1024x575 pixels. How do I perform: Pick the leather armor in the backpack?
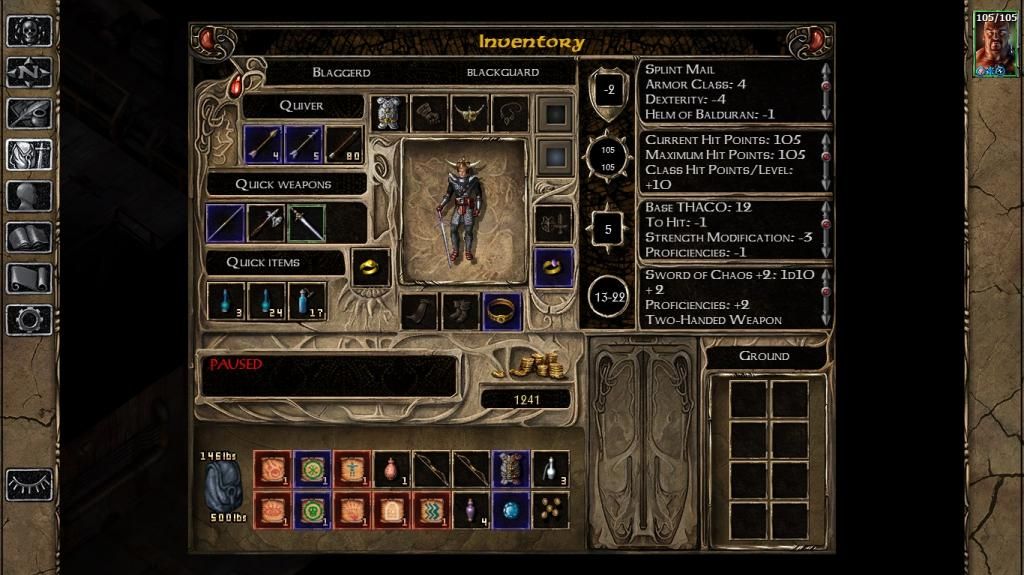click(510, 468)
